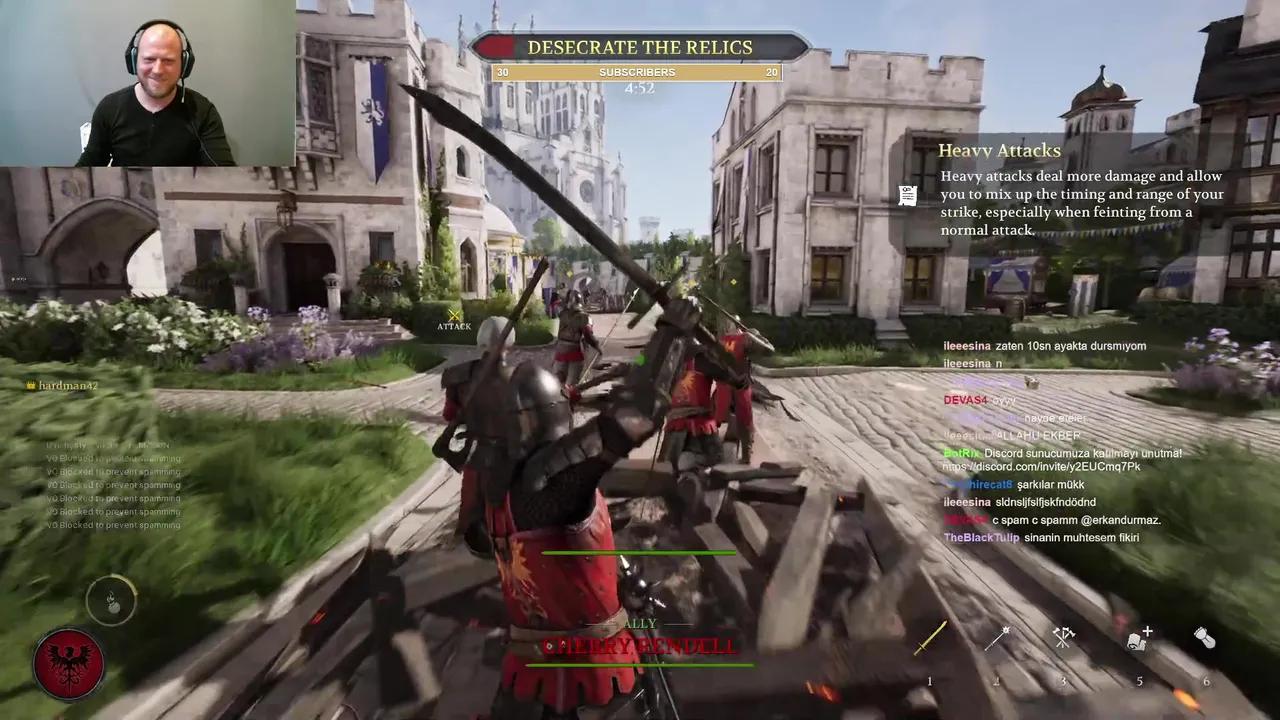This screenshot has height=720, width=1280.
Task: Switch to the mace secondary weapon
Action: coord(996,638)
